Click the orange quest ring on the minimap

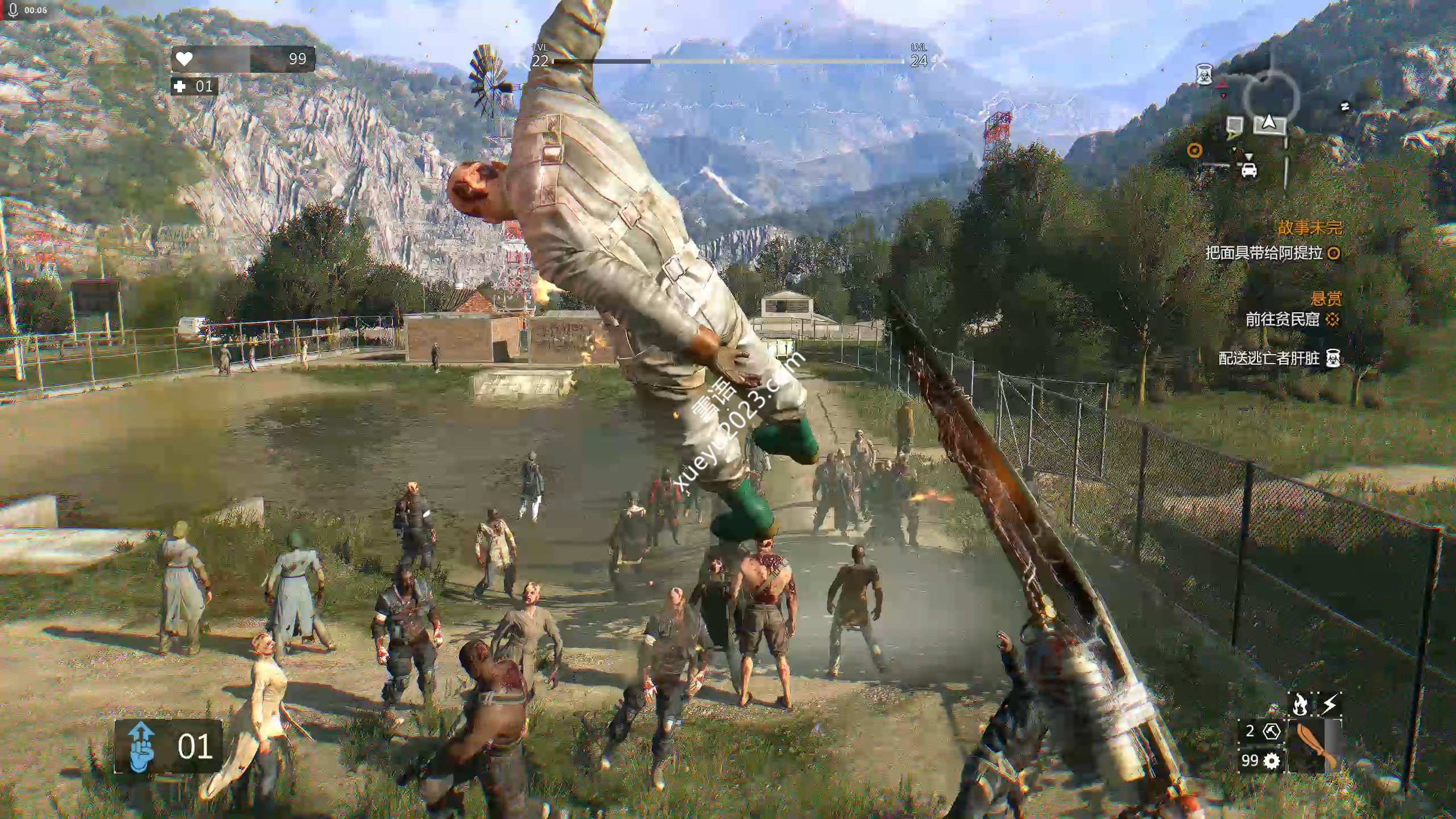[1195, 151]
